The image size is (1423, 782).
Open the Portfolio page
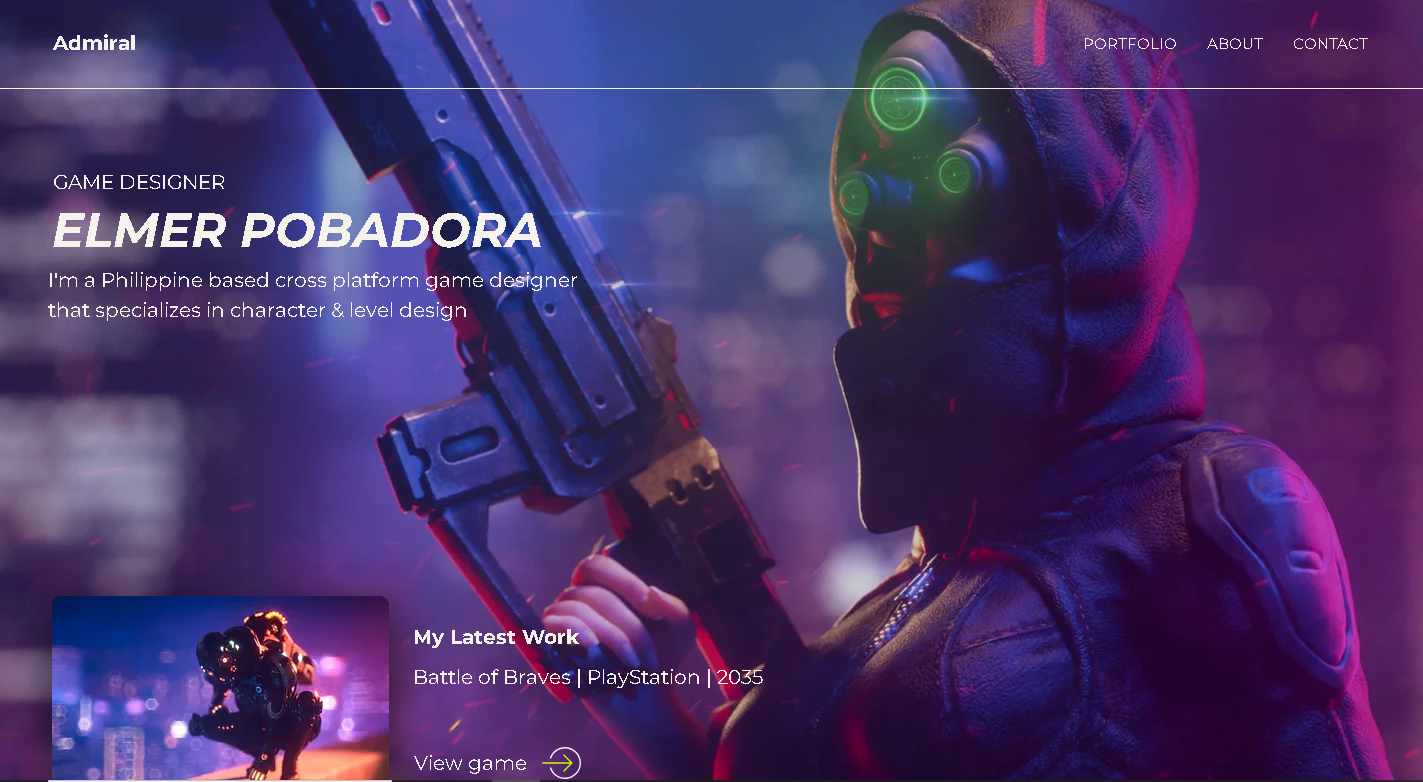1129,44
